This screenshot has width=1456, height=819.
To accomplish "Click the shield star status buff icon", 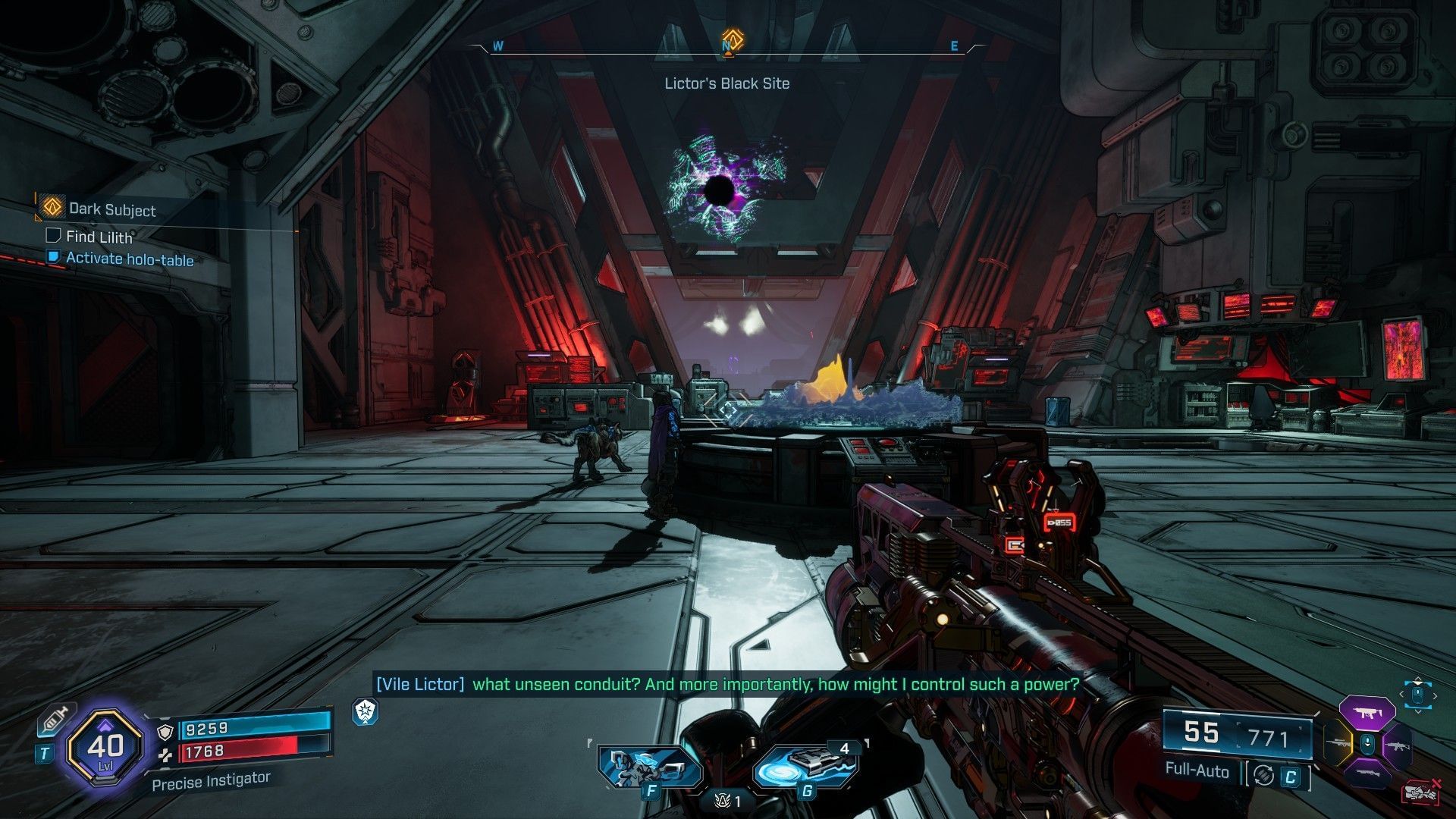I will [x=366, y=711].
